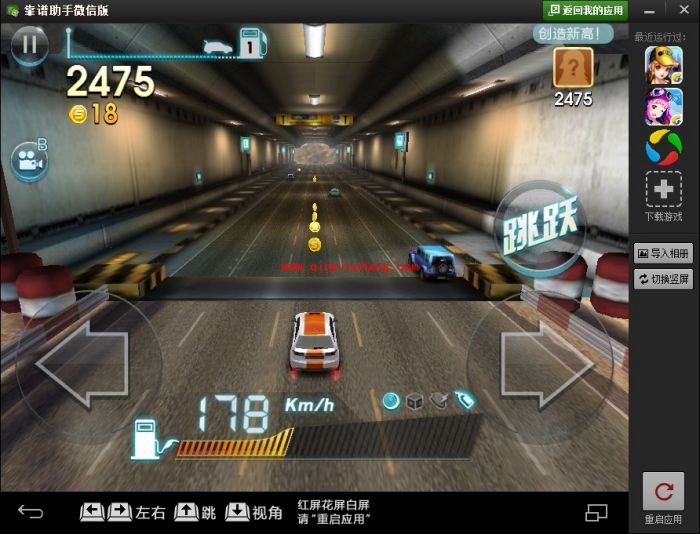Click 导入相册 button

click(x=664, y=253)
